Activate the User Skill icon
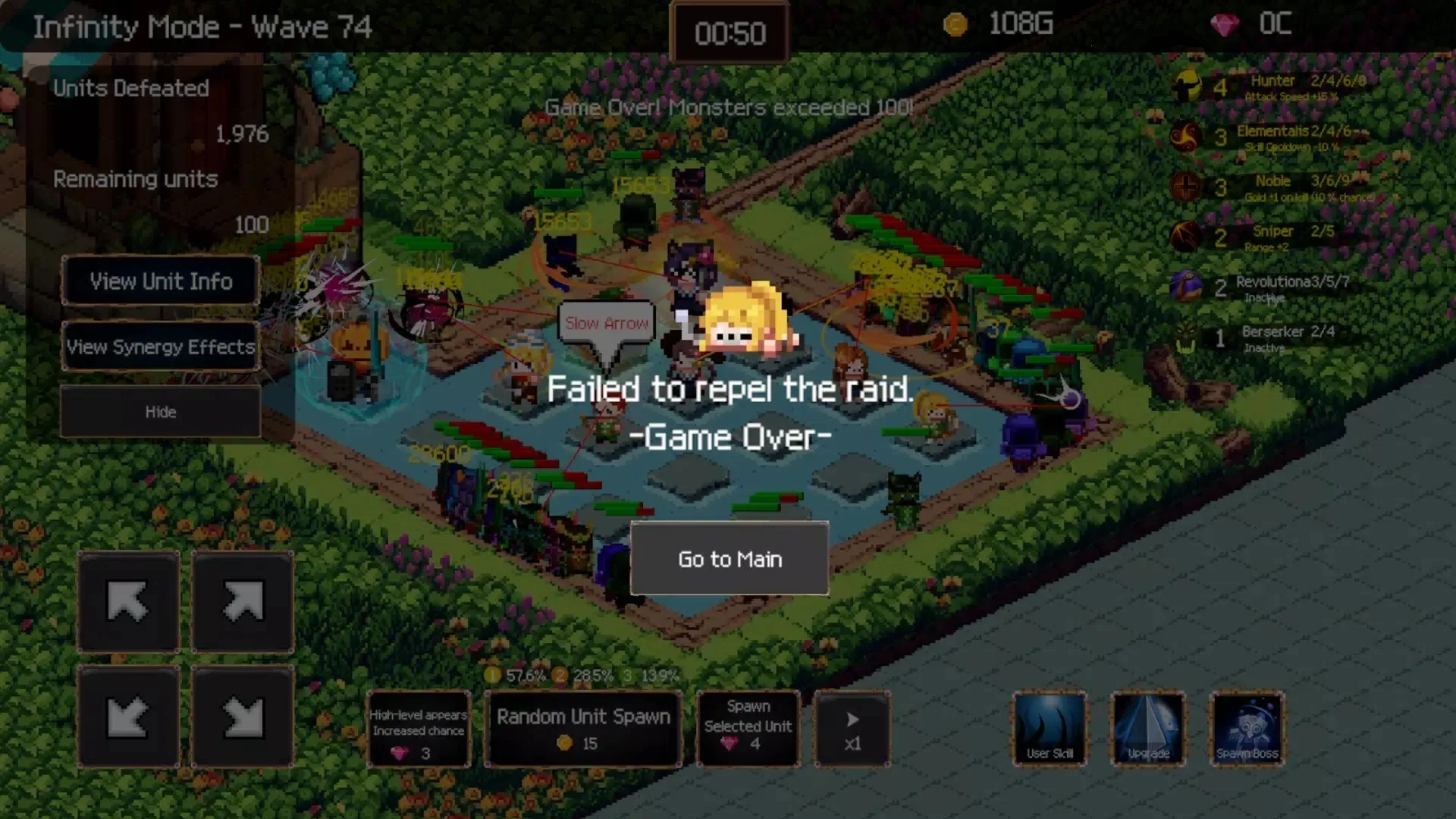 click(x=1050, y=729)
